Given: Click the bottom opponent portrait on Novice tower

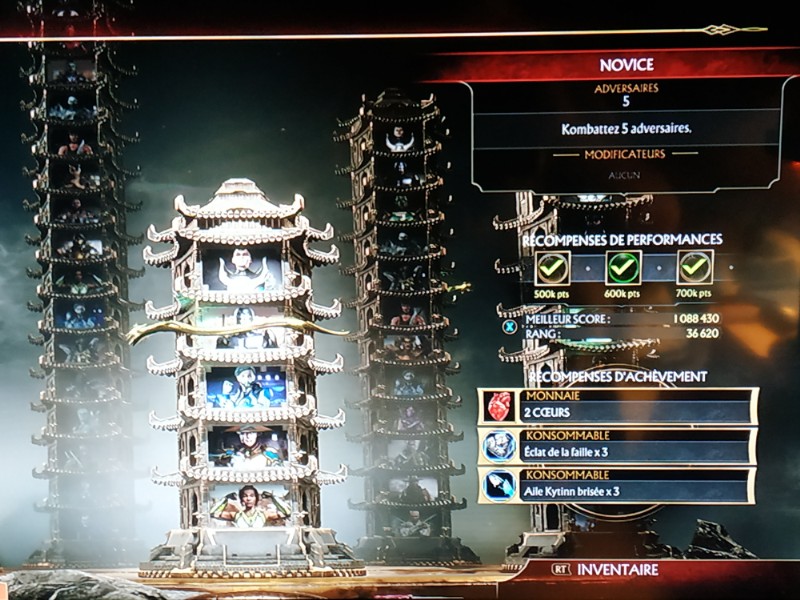Looking at the screenshot, I should (243, 505).
